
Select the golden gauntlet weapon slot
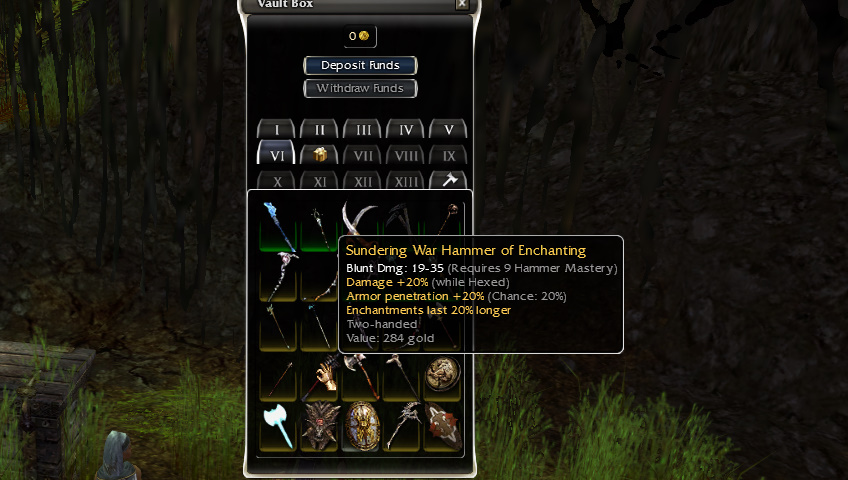point(319,375)
